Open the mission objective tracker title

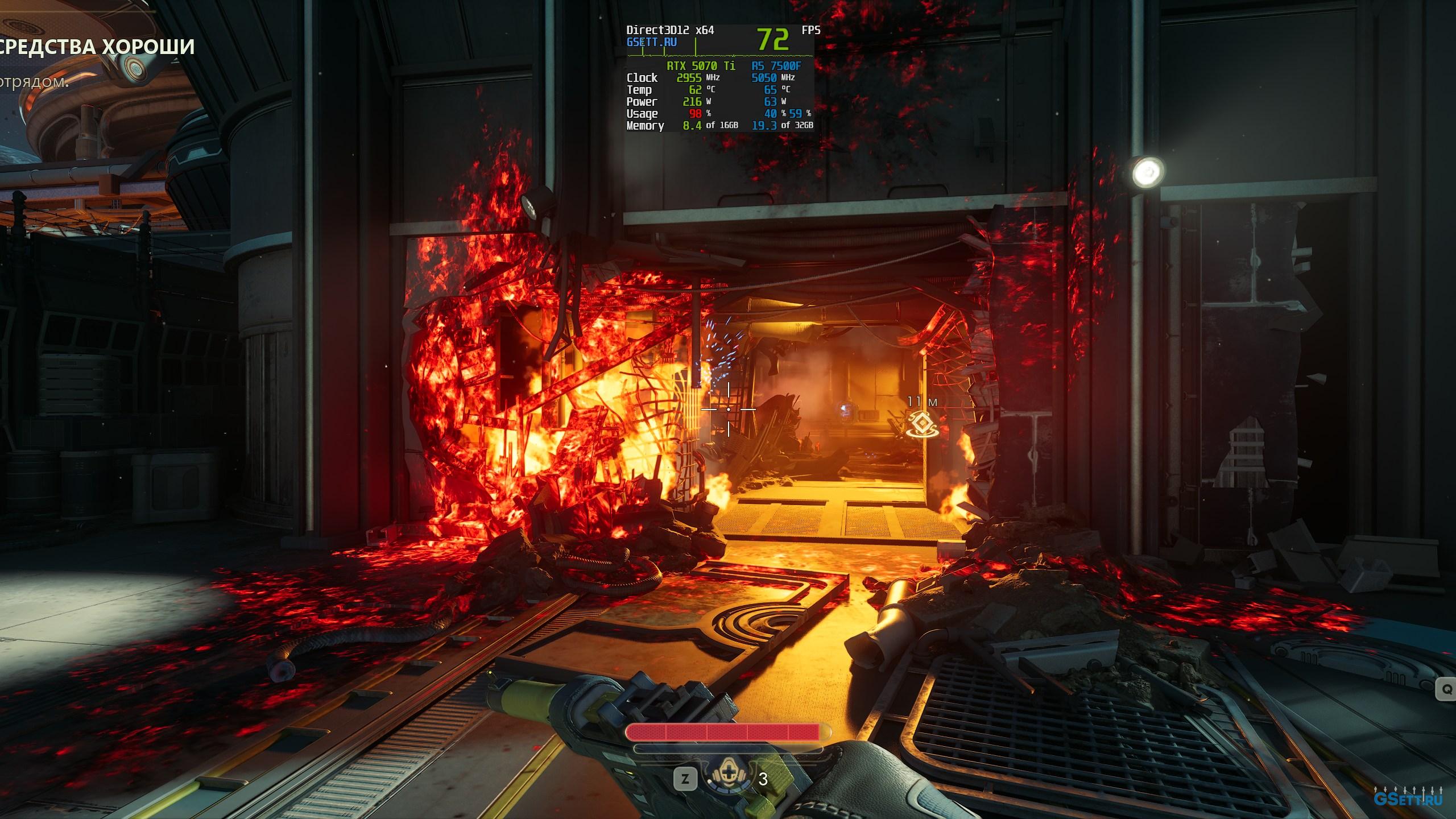tap(97, 47)
